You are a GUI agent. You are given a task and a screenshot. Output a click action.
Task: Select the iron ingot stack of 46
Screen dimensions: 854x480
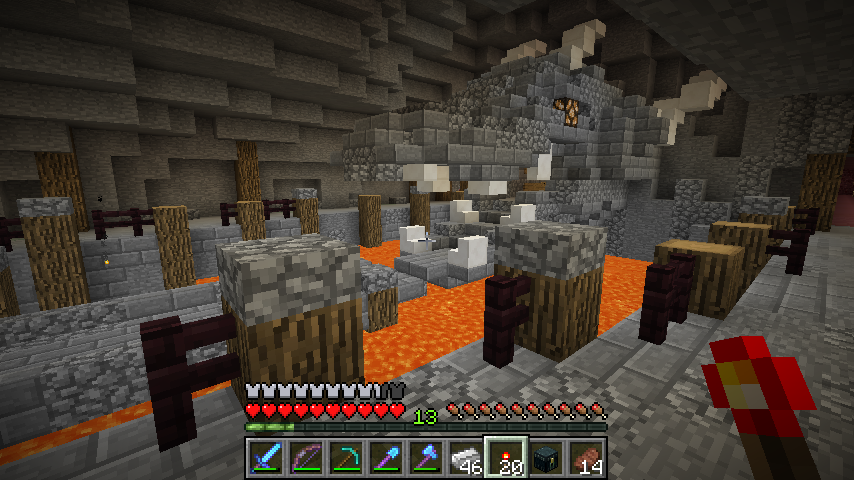[x=466, y=457]
